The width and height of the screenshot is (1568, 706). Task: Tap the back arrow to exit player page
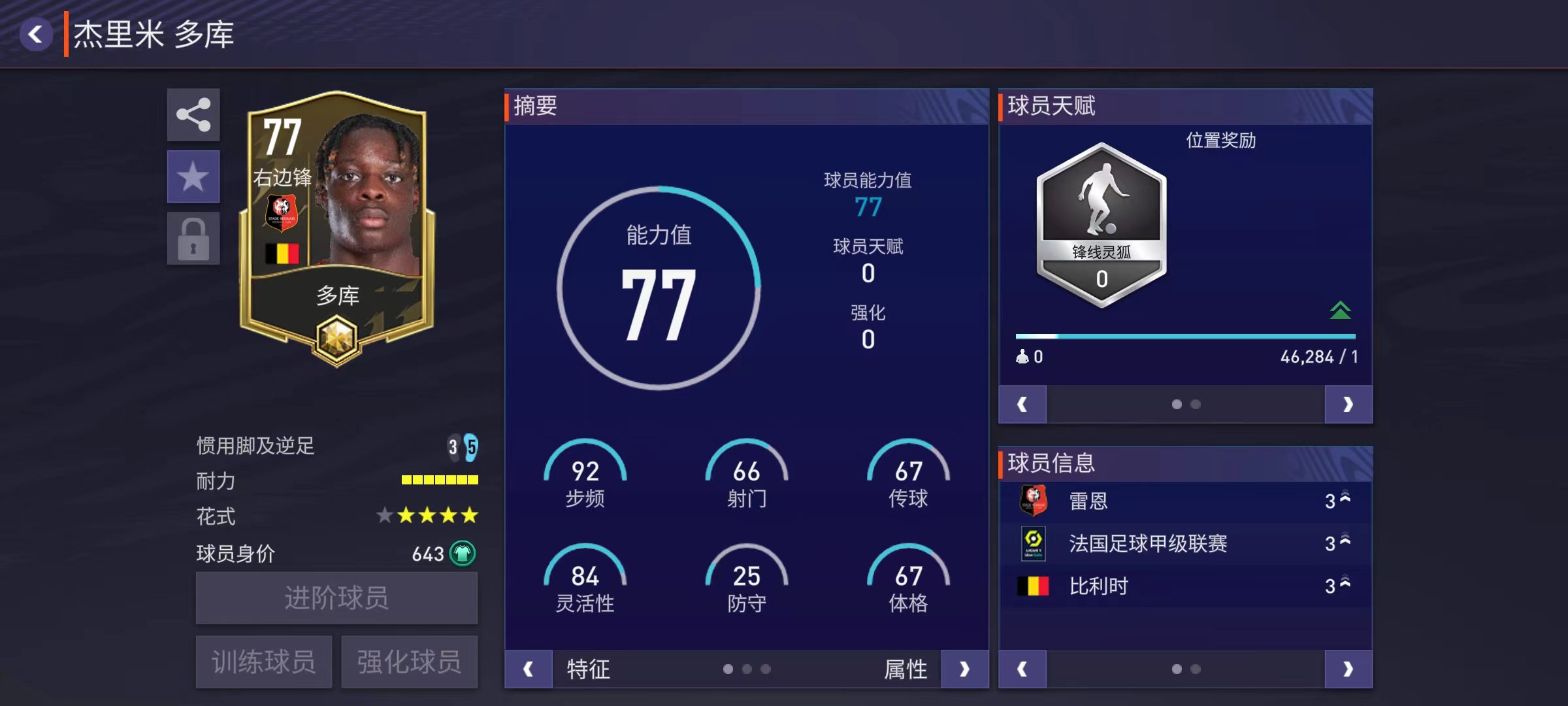(x=37, y=34)
